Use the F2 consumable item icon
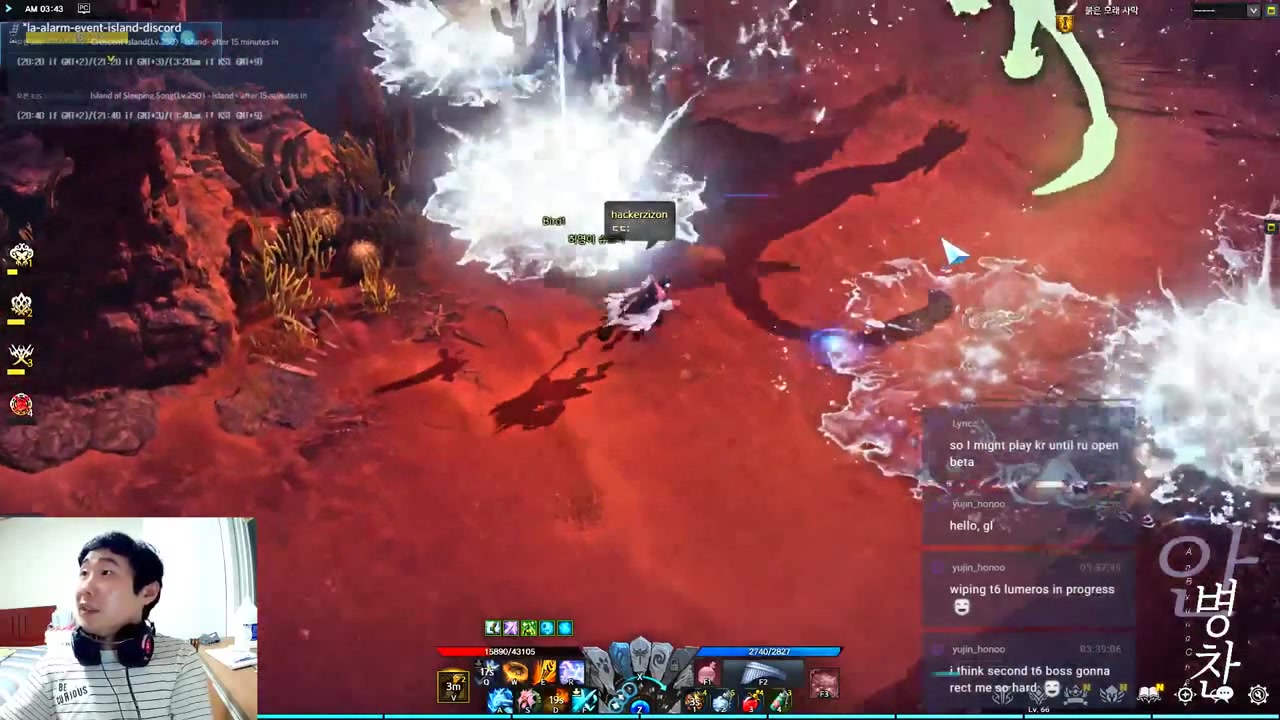Image resolution: width=1280 pixels, height=720 pixels. (763, 681)
